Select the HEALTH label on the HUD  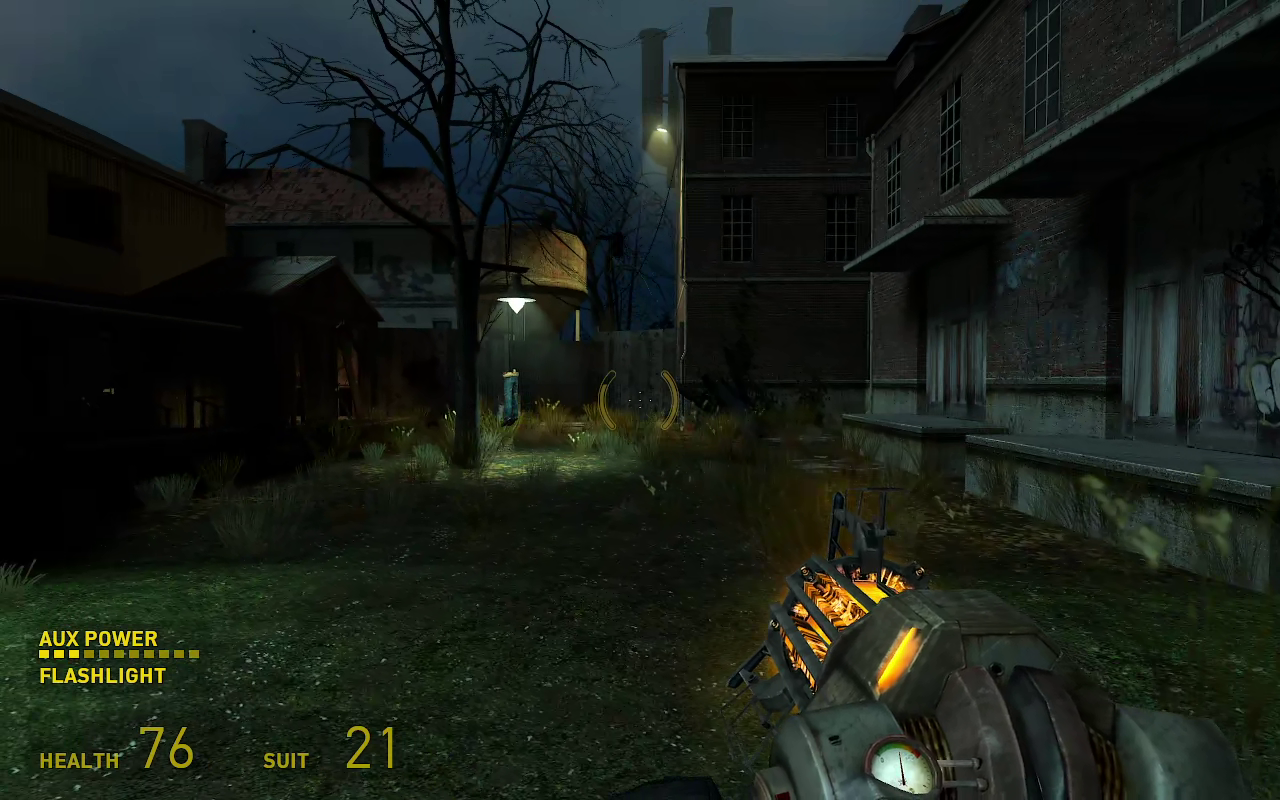pyautogui.click(x=78, y=760)
